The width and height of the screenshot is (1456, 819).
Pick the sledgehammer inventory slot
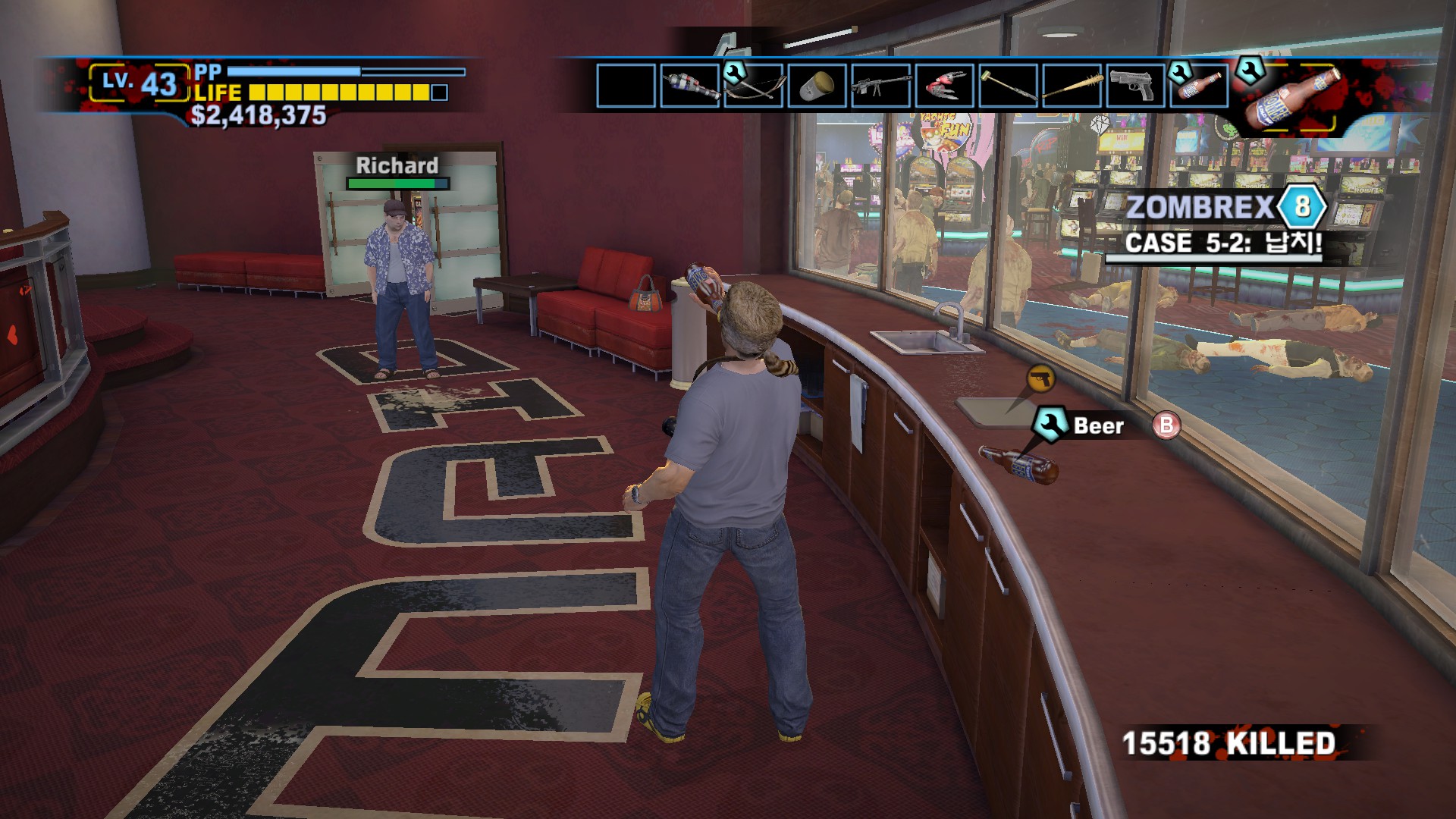tap(1009, 86)
